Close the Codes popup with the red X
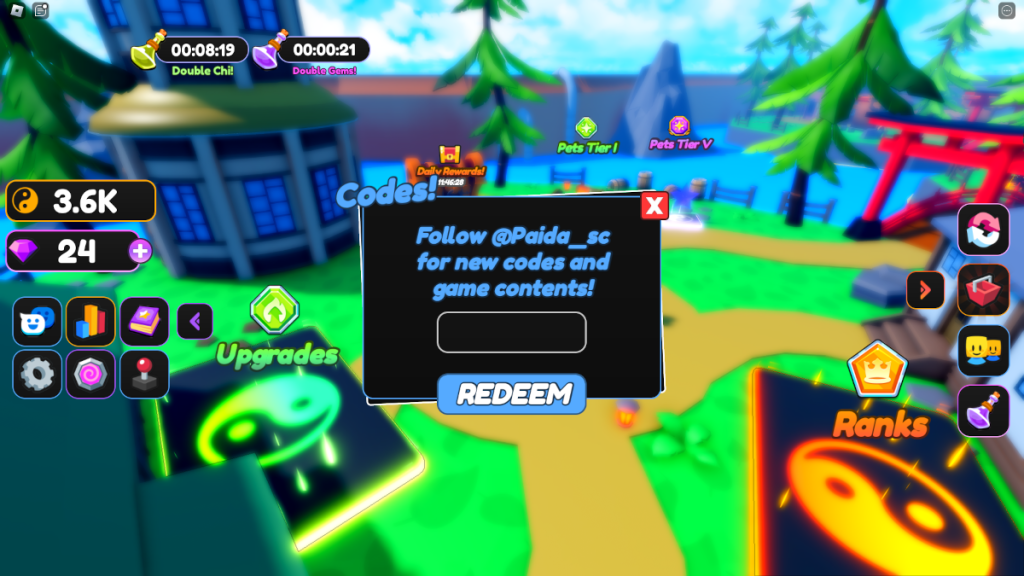This screenshot has height=576, width=1024. point(654,206)
